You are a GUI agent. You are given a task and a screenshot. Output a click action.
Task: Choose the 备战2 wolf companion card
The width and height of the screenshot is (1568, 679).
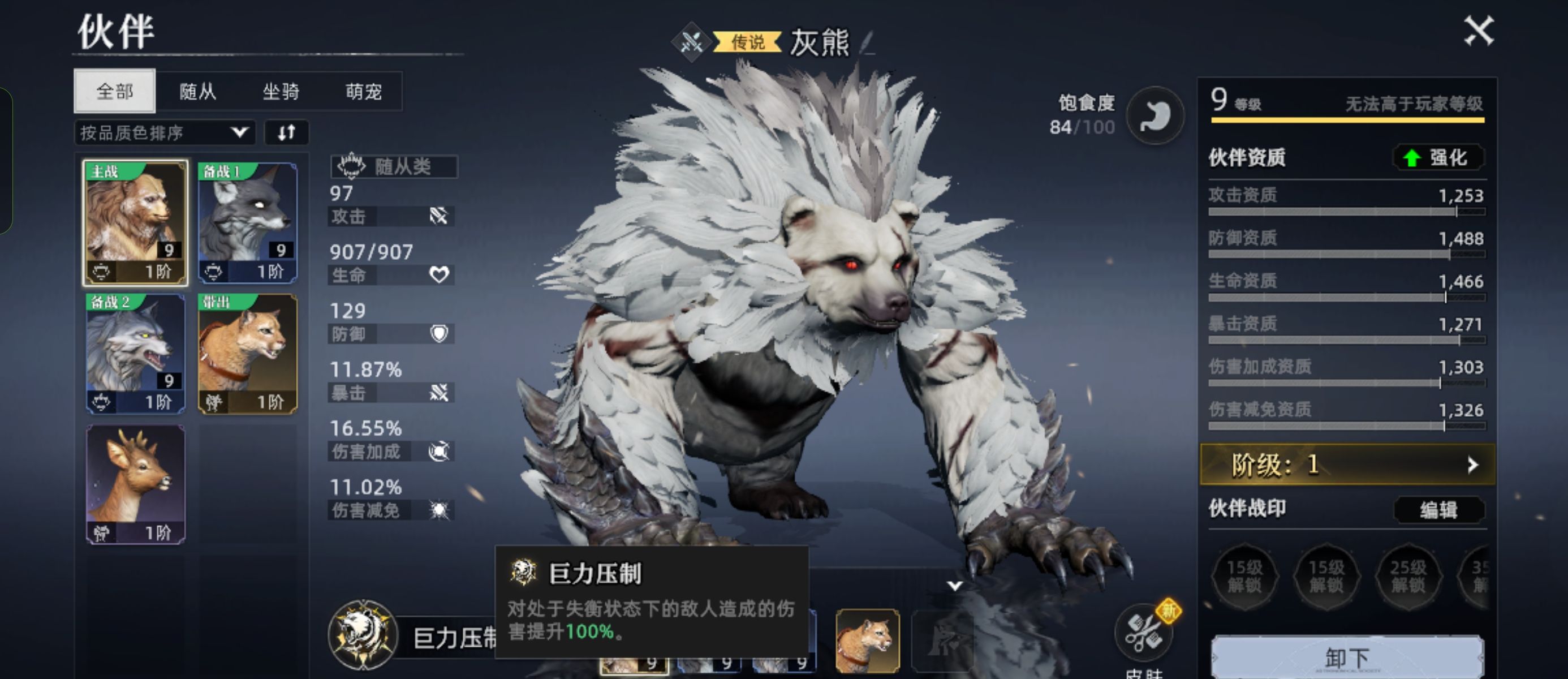coord(135,354)
